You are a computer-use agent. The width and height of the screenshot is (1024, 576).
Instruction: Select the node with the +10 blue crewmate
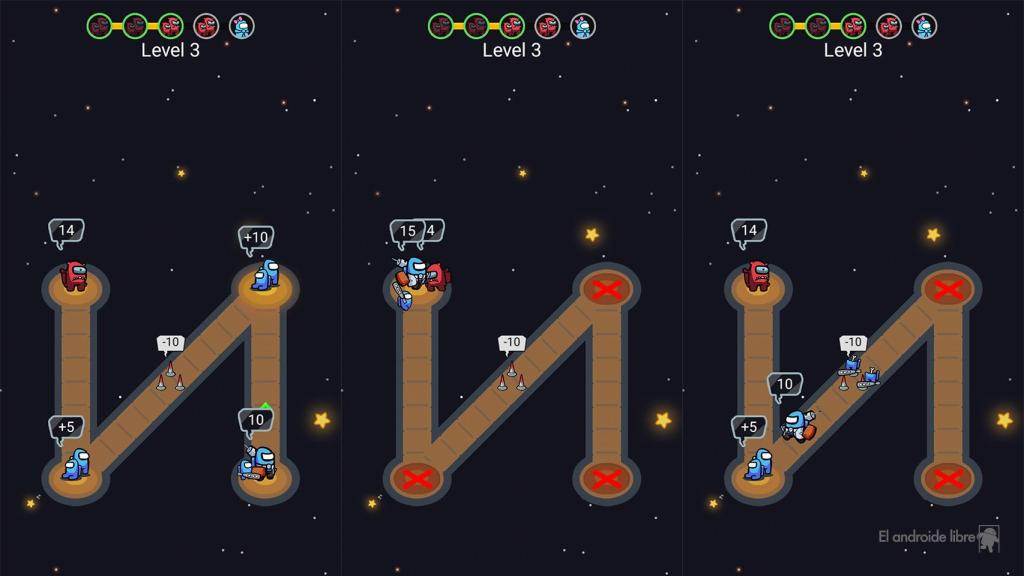pyautogui.click(x=264, y=280)
